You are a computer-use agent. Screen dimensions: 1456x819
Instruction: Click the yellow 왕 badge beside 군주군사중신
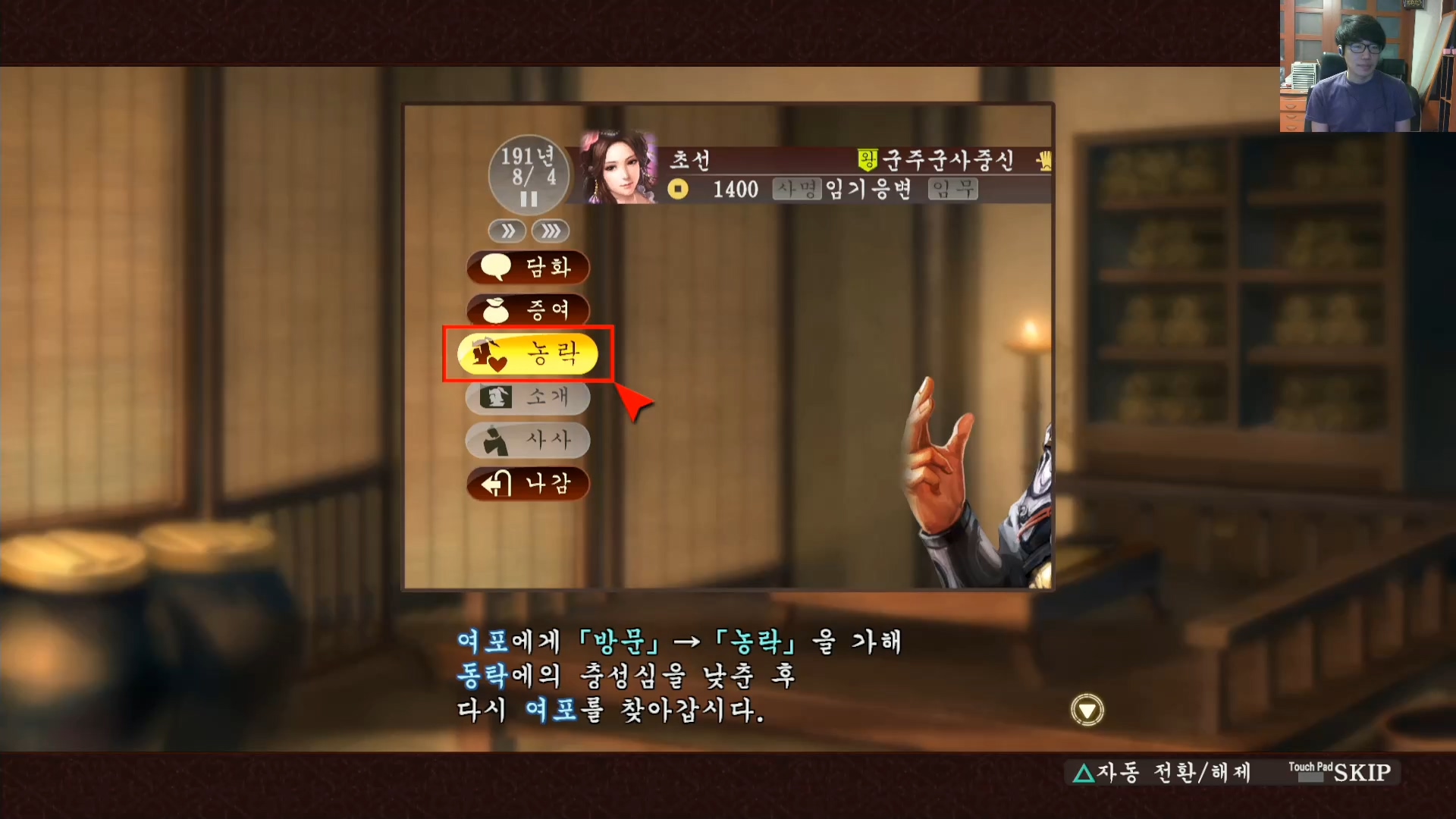coord(869,160)
